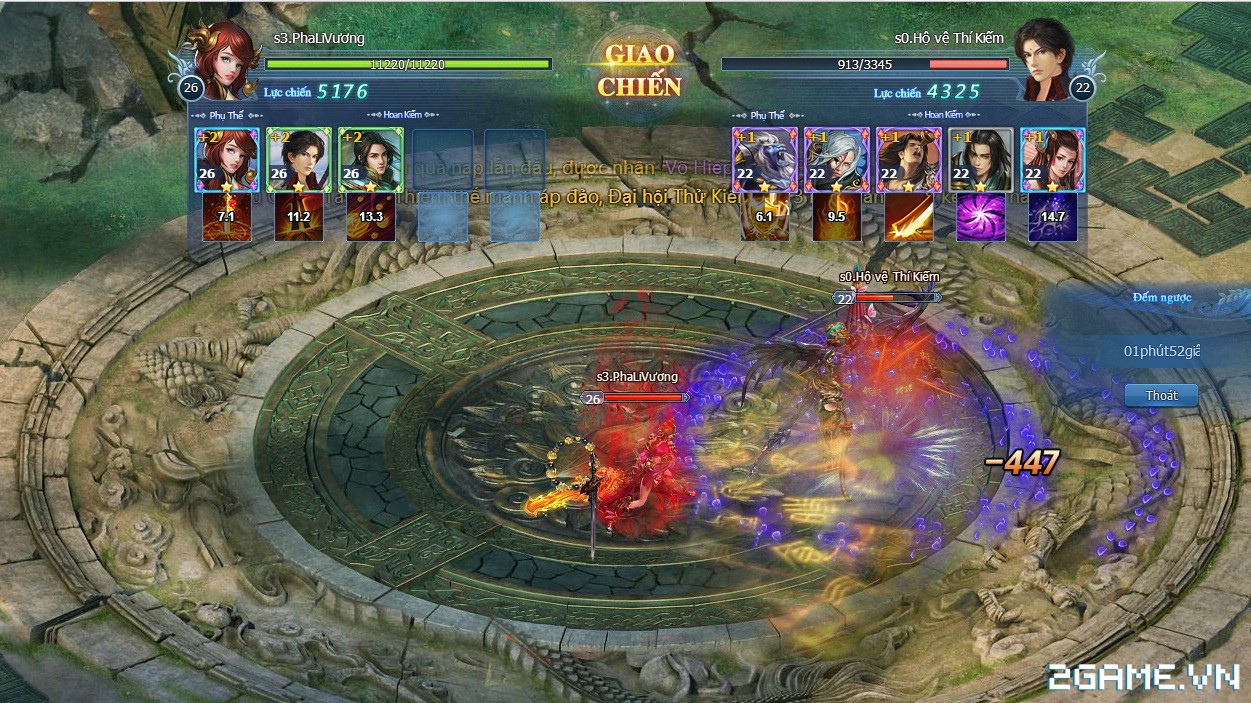
Task: Use the golden blade slash skill
Action: 908,218
